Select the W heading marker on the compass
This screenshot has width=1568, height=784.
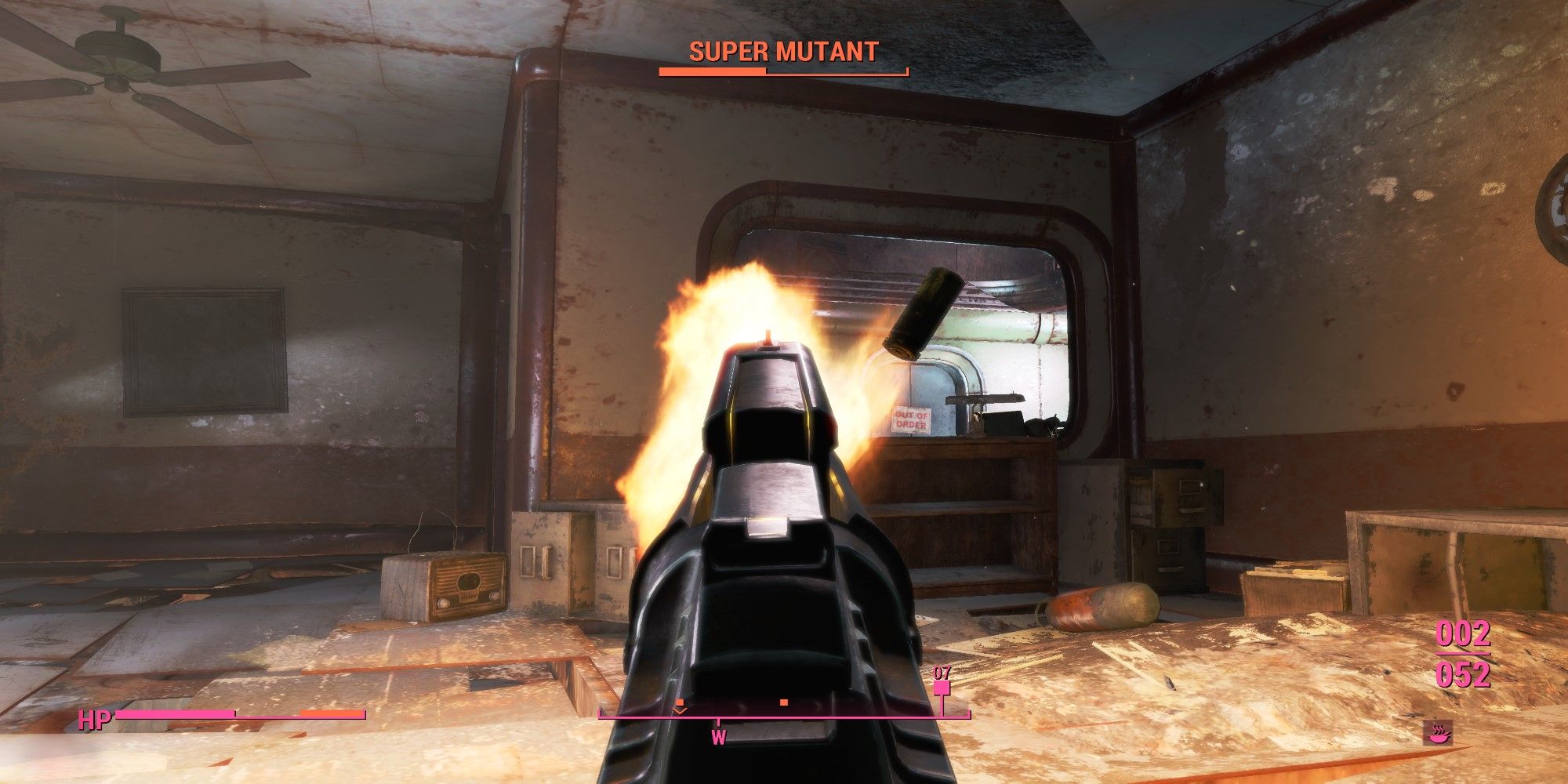[719, 737]
